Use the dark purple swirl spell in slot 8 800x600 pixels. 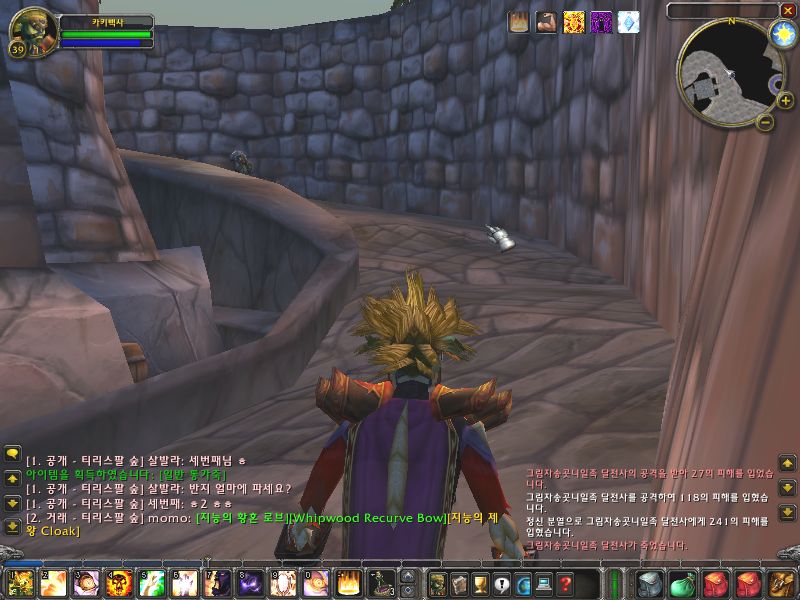[x=250, y=583]
